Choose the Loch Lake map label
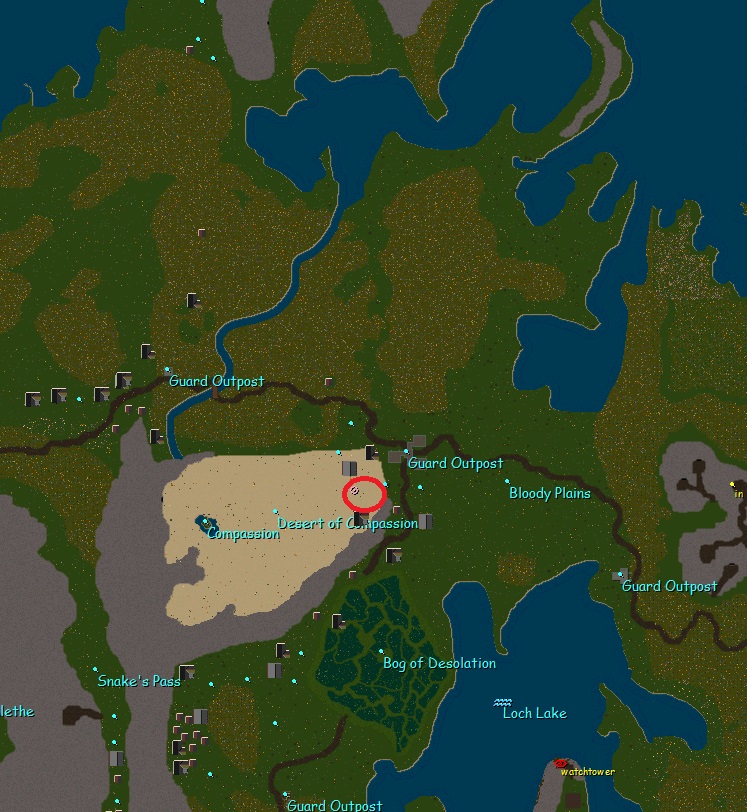This screenshot has height=812, width=747. click(534, 713)
